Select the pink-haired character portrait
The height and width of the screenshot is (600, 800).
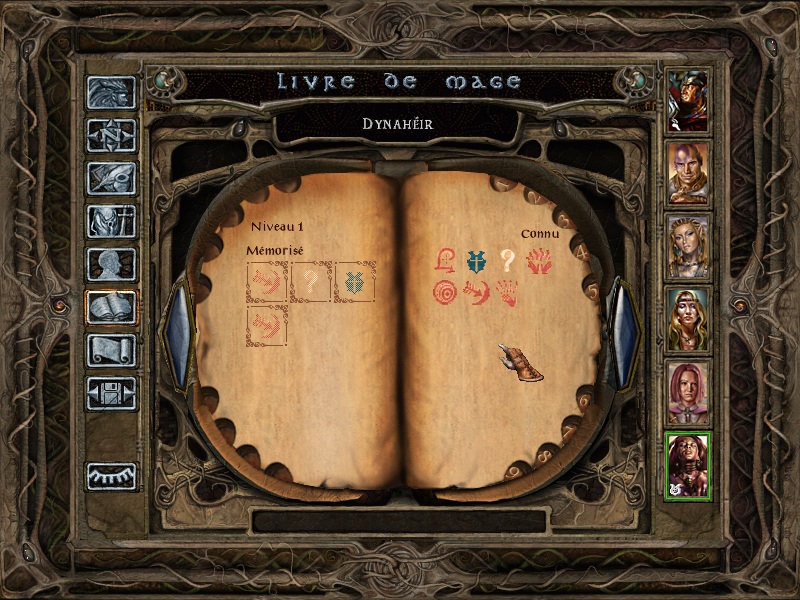(688, 393)
